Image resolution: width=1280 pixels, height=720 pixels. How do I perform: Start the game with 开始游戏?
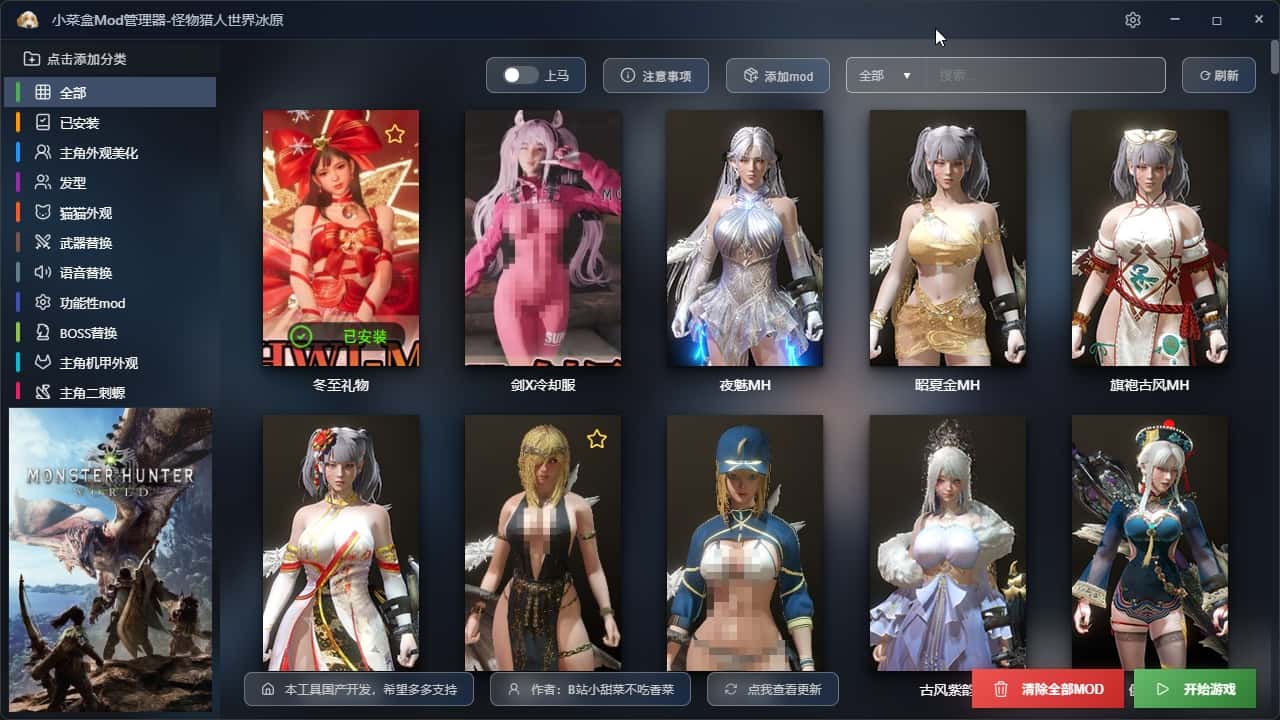click(1195, 689)
